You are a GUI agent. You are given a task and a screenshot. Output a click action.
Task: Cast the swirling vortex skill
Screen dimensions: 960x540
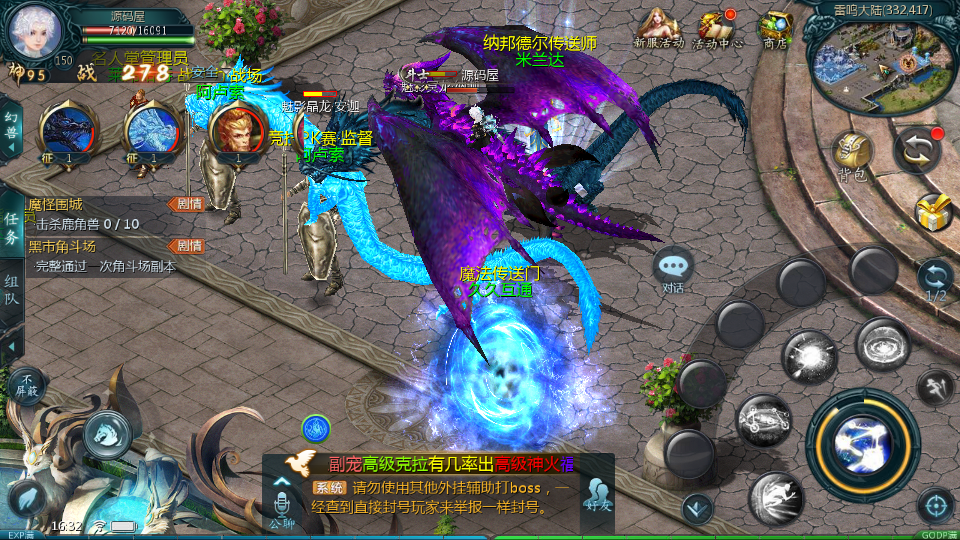(x=882, y=345)
